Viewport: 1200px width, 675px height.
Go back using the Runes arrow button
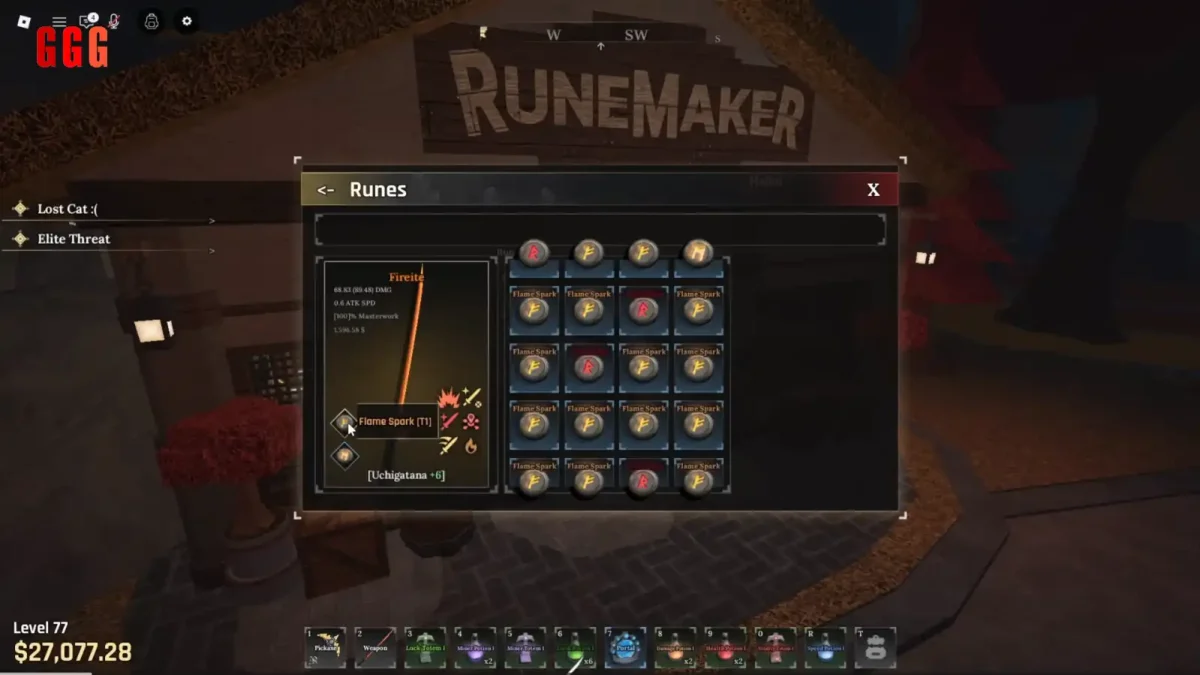point(325,190)
